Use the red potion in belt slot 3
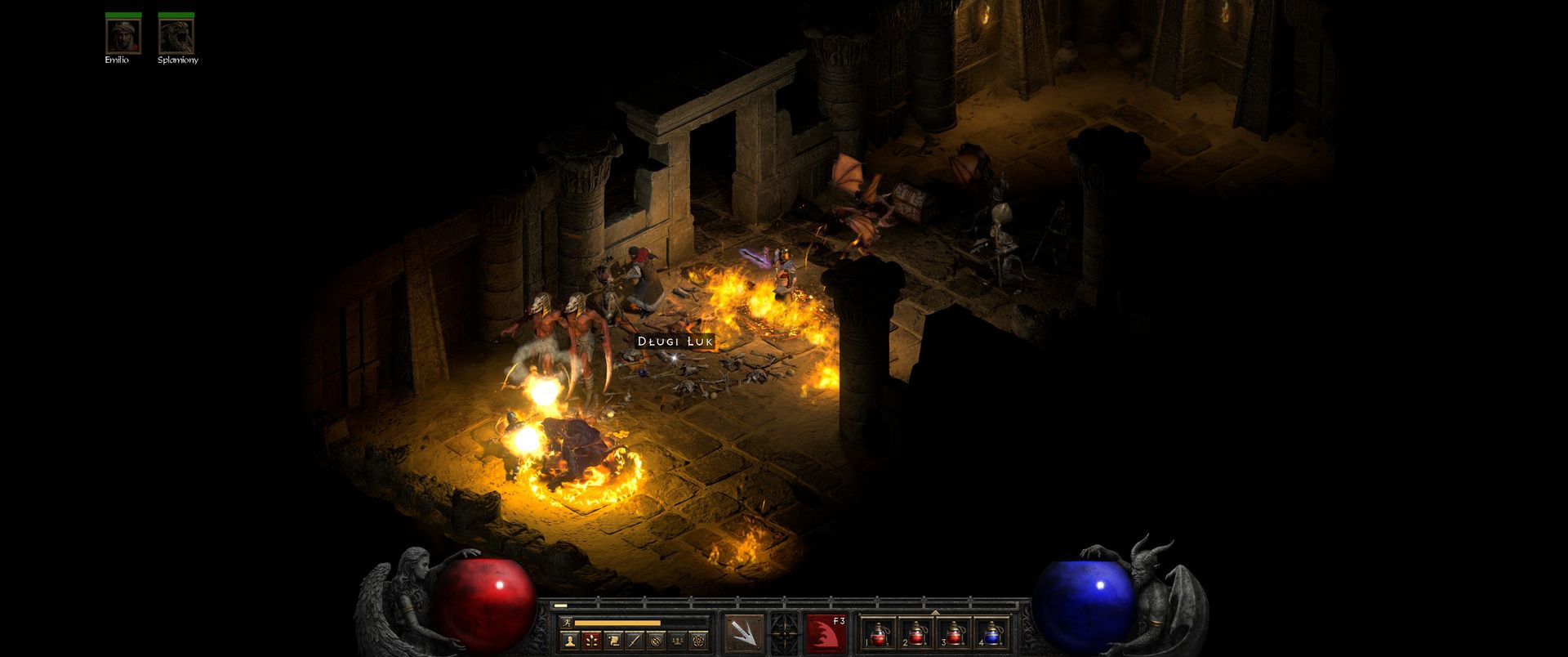The image size is (1568, 657). (955, 634)
